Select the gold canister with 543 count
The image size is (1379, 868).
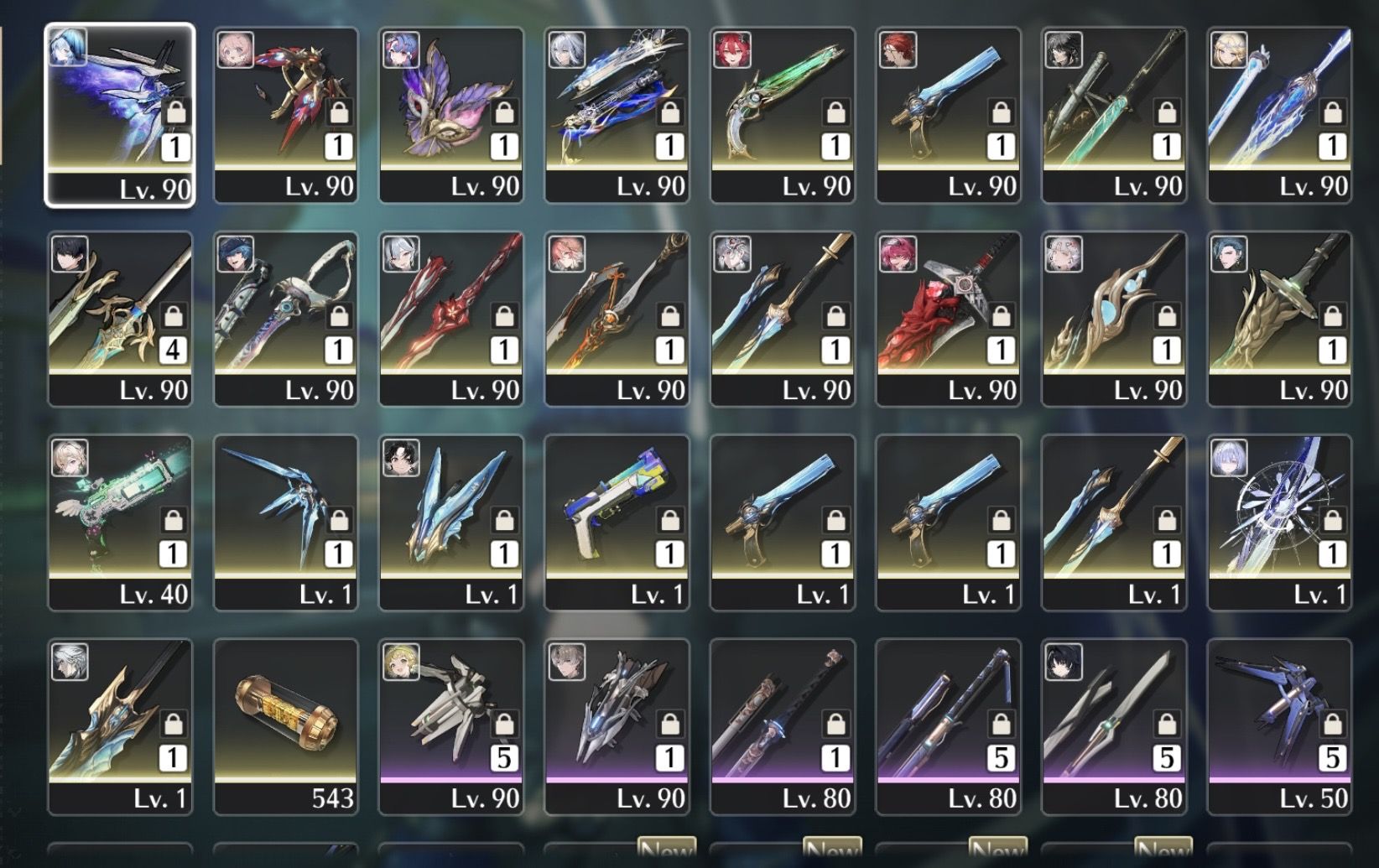pyautogui.click(x=286, y=726)
